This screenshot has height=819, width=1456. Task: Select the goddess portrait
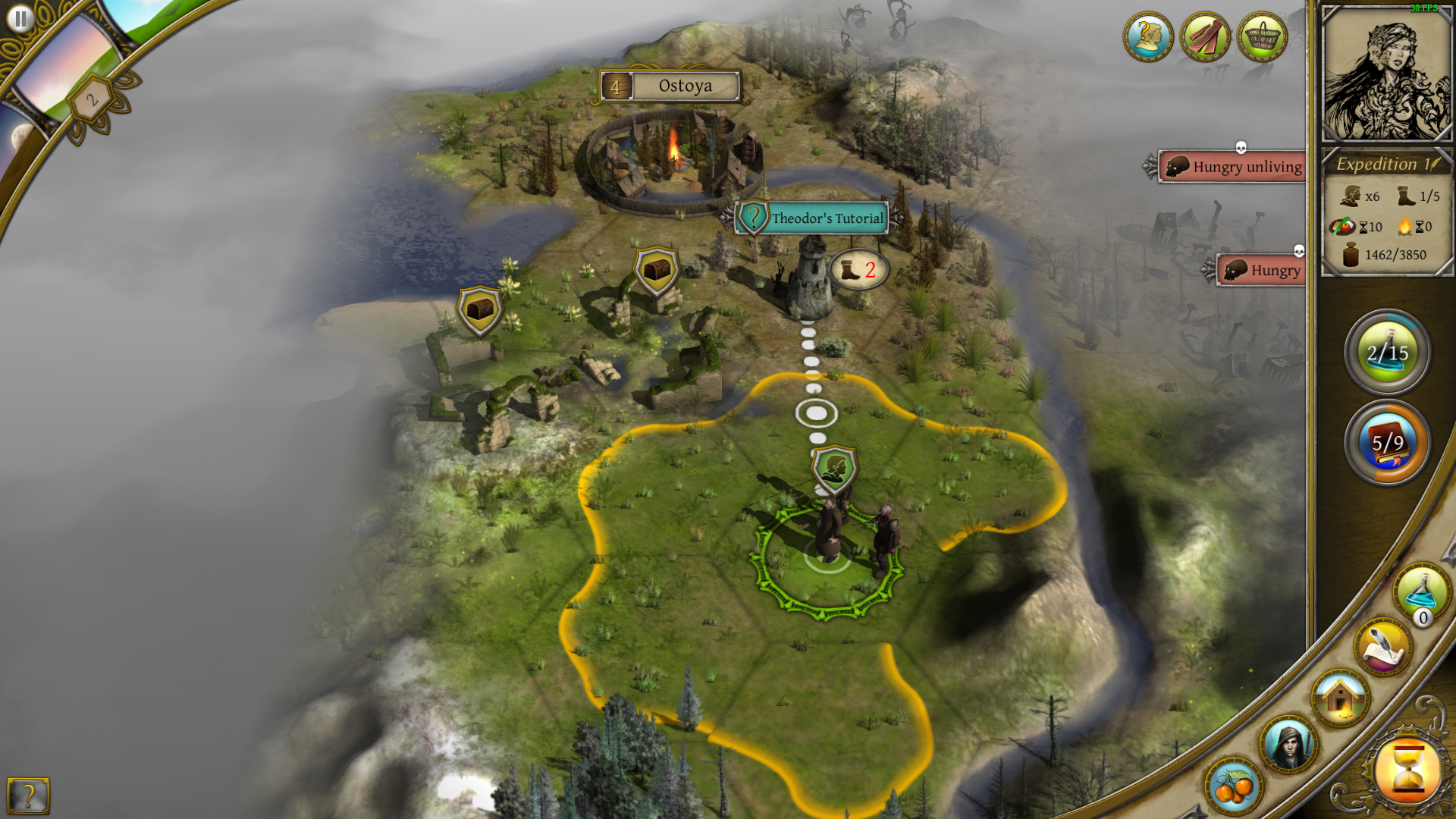[1387, 74]
